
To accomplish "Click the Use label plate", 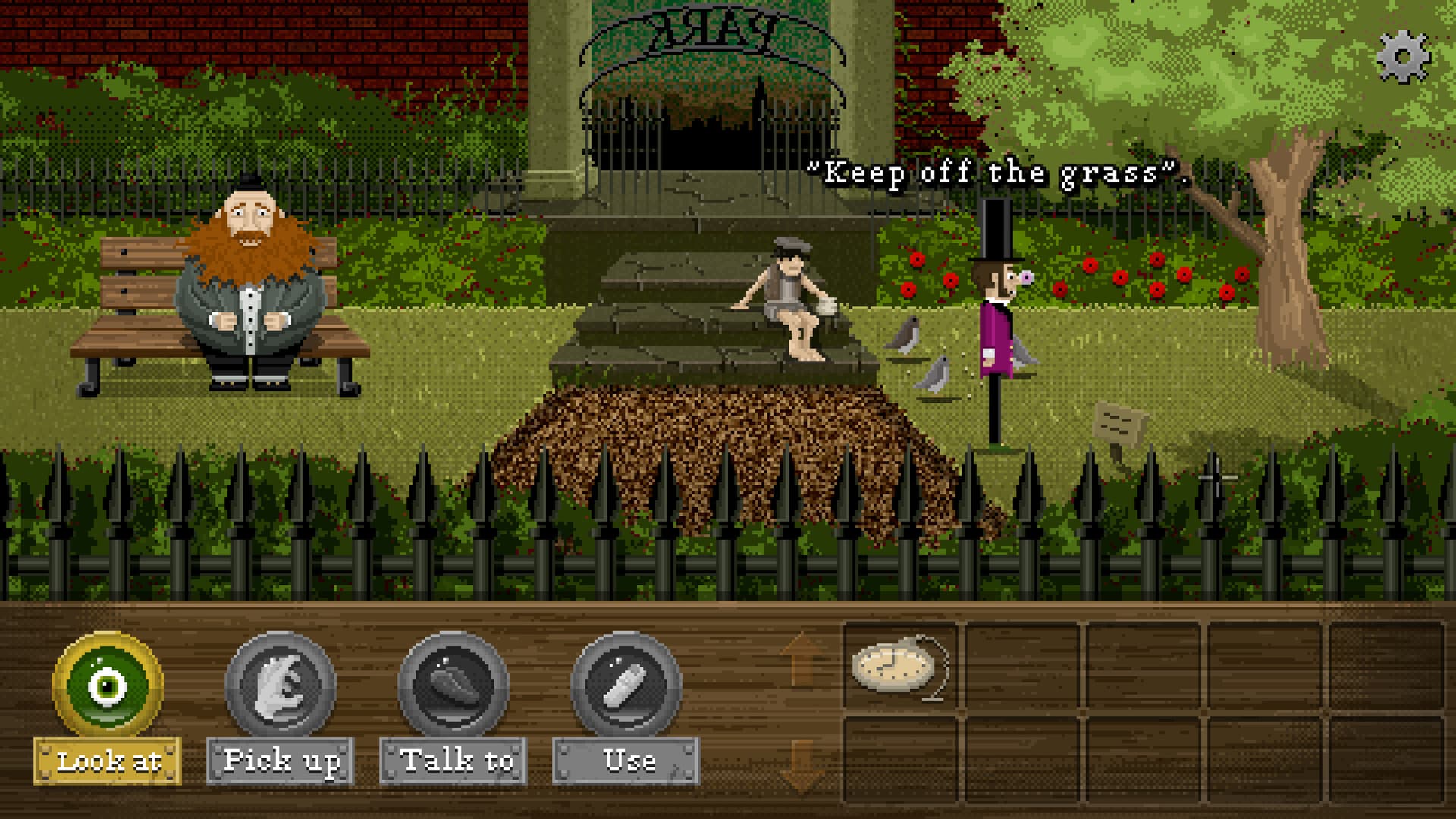I will 628,761.
